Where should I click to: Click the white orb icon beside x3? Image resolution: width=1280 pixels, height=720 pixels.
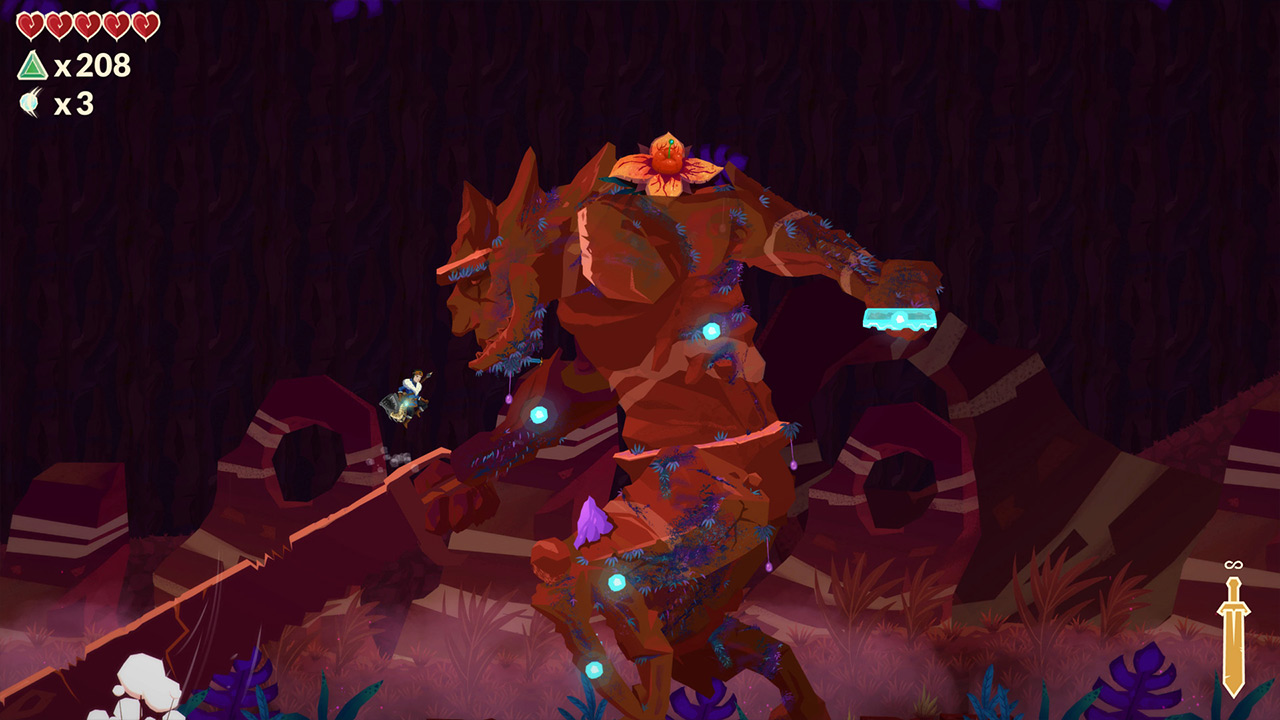pos(29,100)
